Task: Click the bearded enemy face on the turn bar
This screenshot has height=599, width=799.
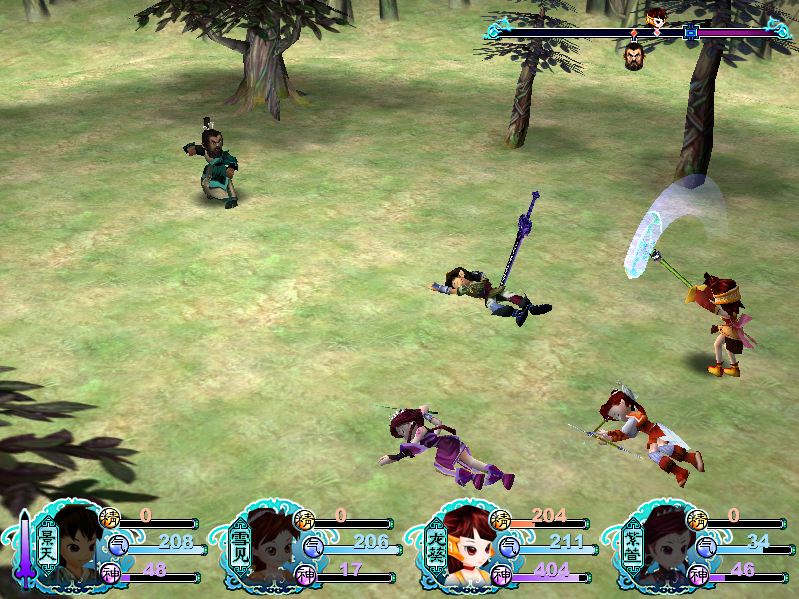Action: [x=634, y=56]
